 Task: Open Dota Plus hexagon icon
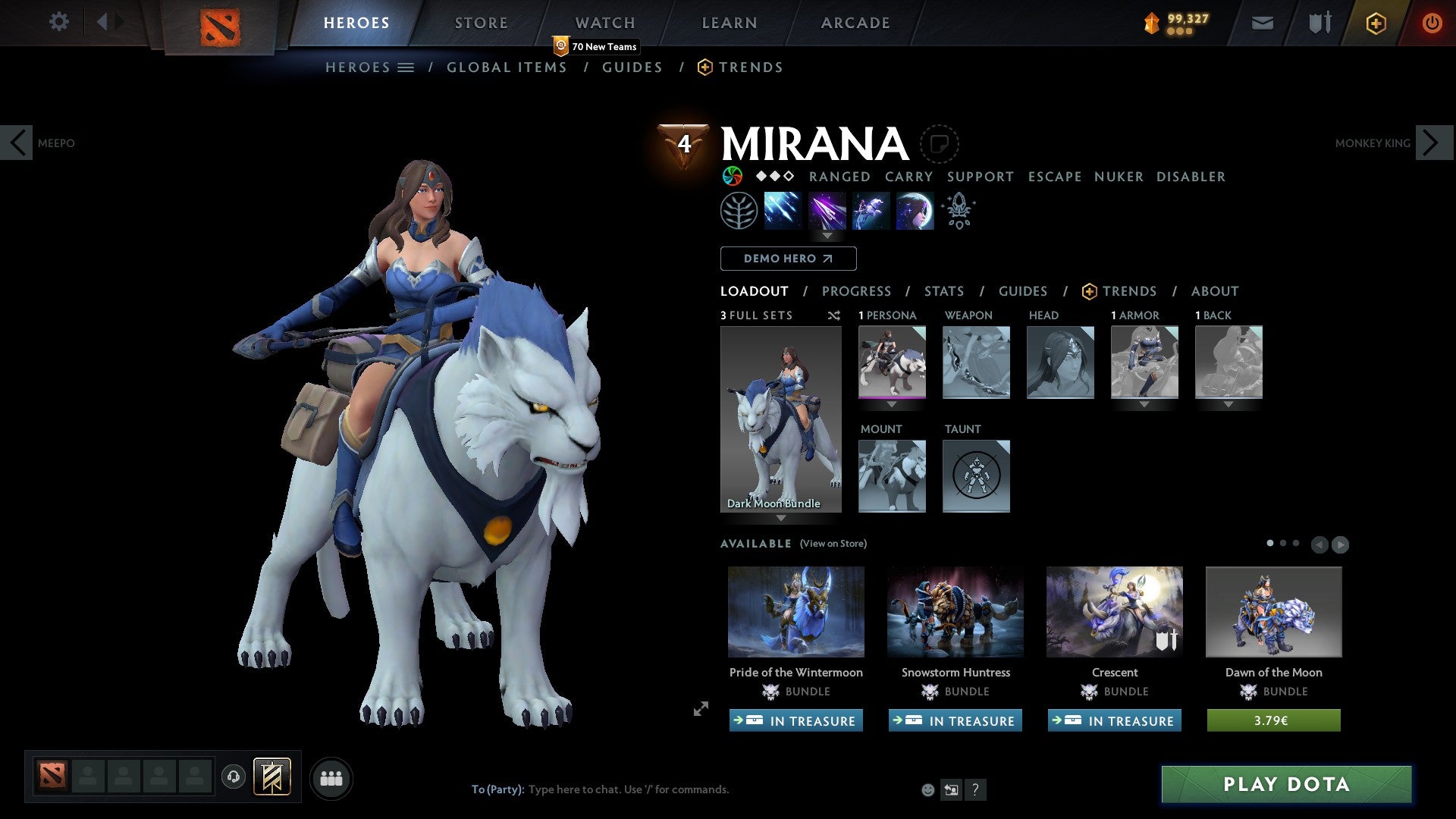(x=1375, y=23)
